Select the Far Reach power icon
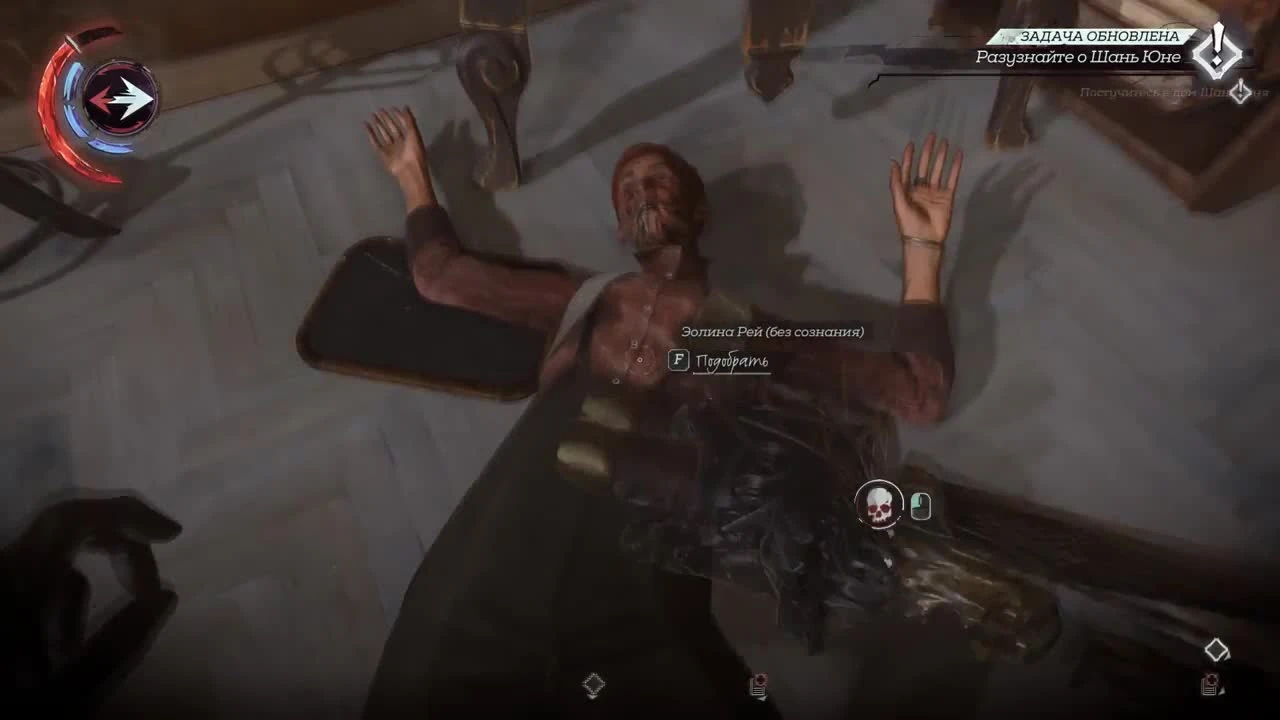The width and height of the screenshot is (1280, 720). click(120, 97)
